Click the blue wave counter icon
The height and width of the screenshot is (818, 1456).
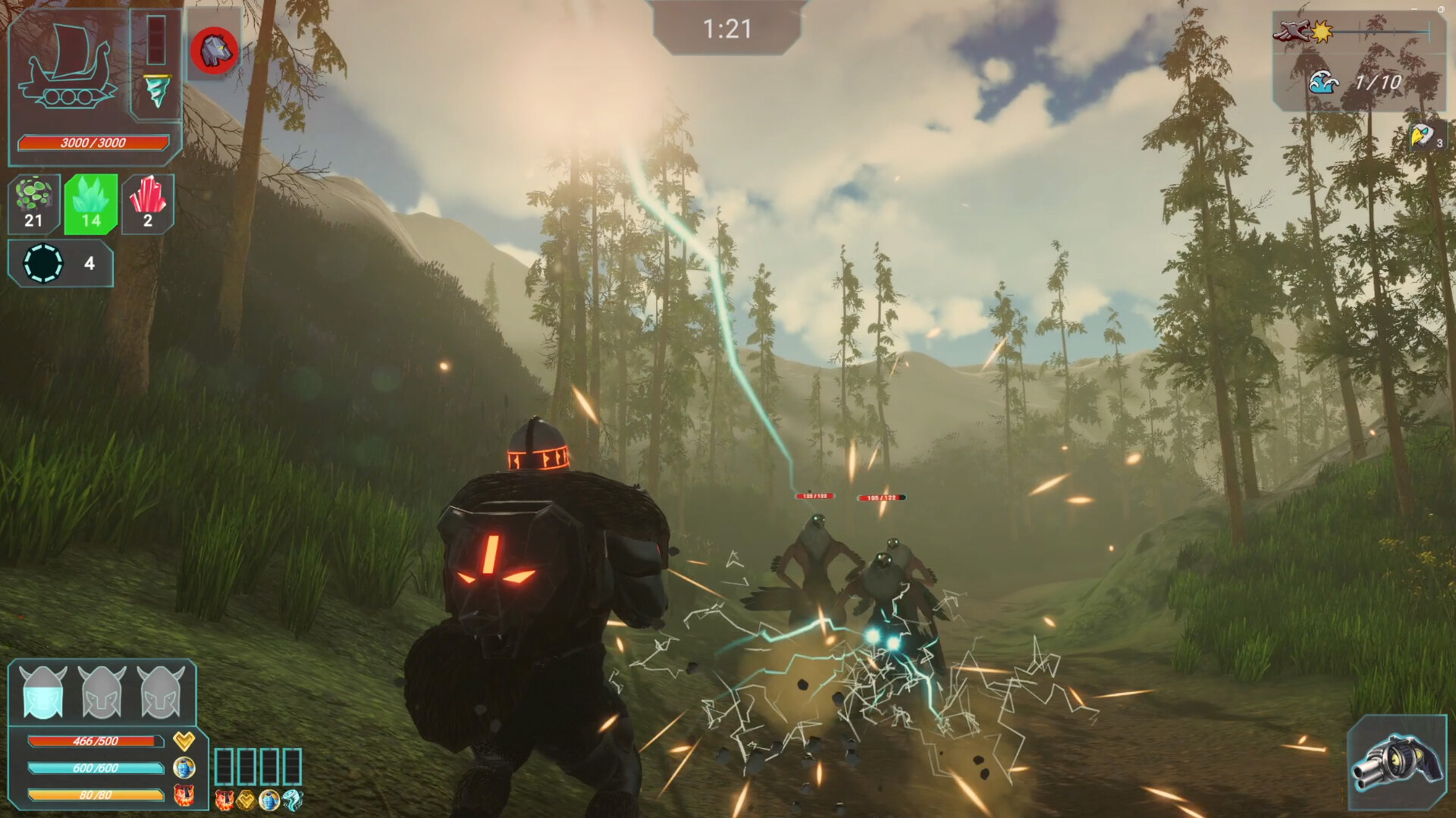point(1323,82)
